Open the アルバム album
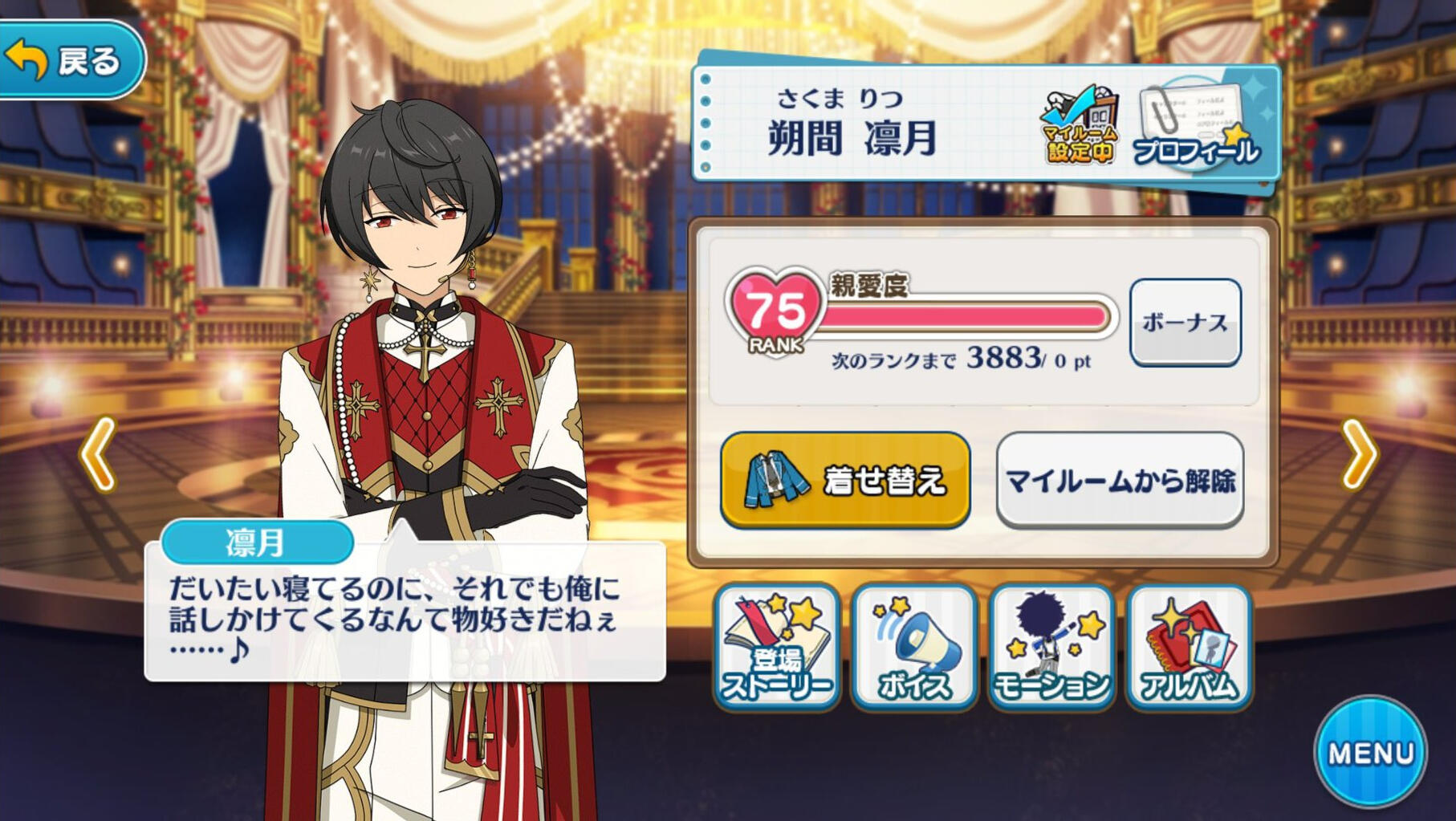Image resolution: width=1456 pixels, height=821 pixels. (x=1189, y=647)
